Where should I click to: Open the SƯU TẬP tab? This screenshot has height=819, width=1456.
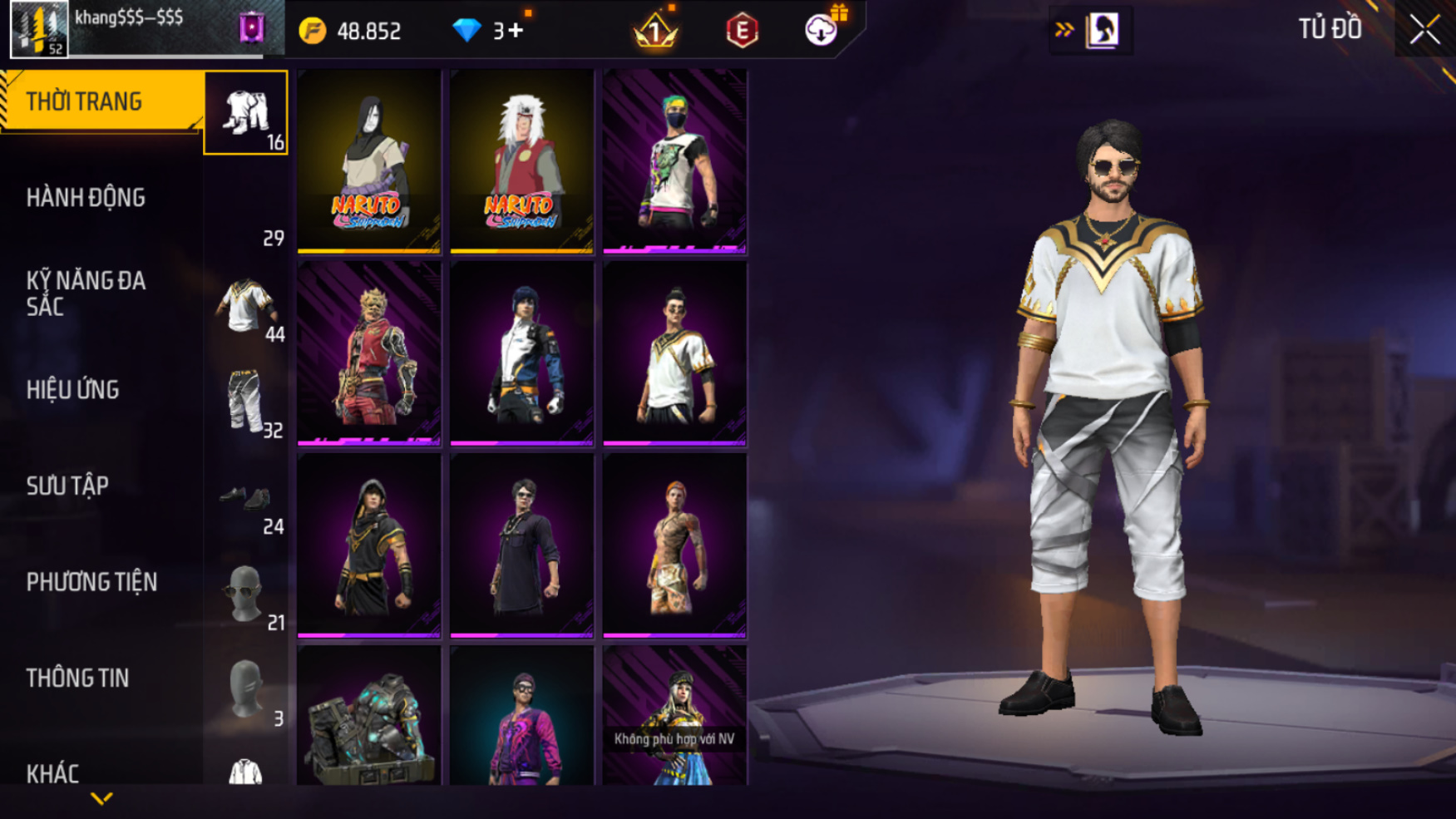(67, 486)
